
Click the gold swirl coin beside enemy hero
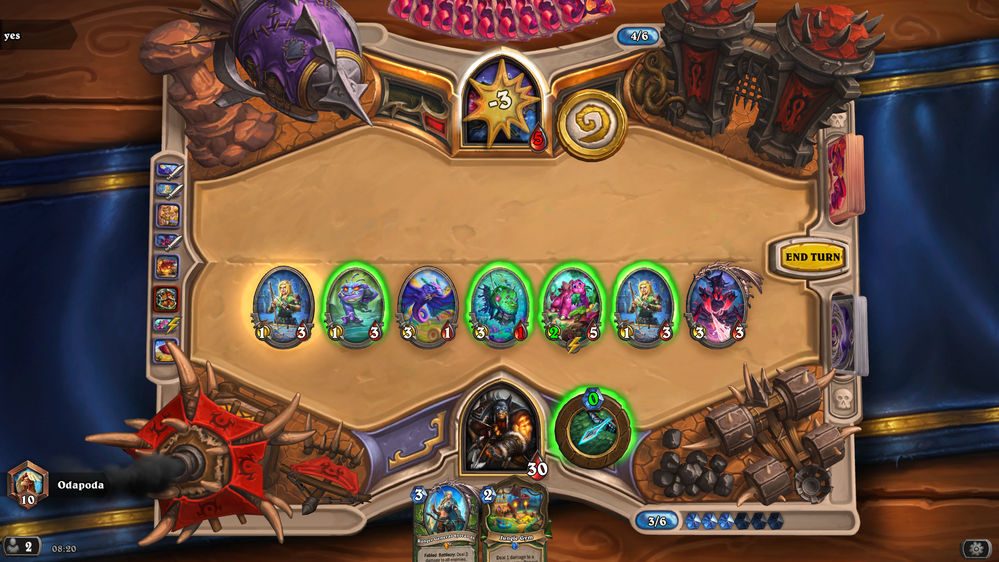coord(591,124)
